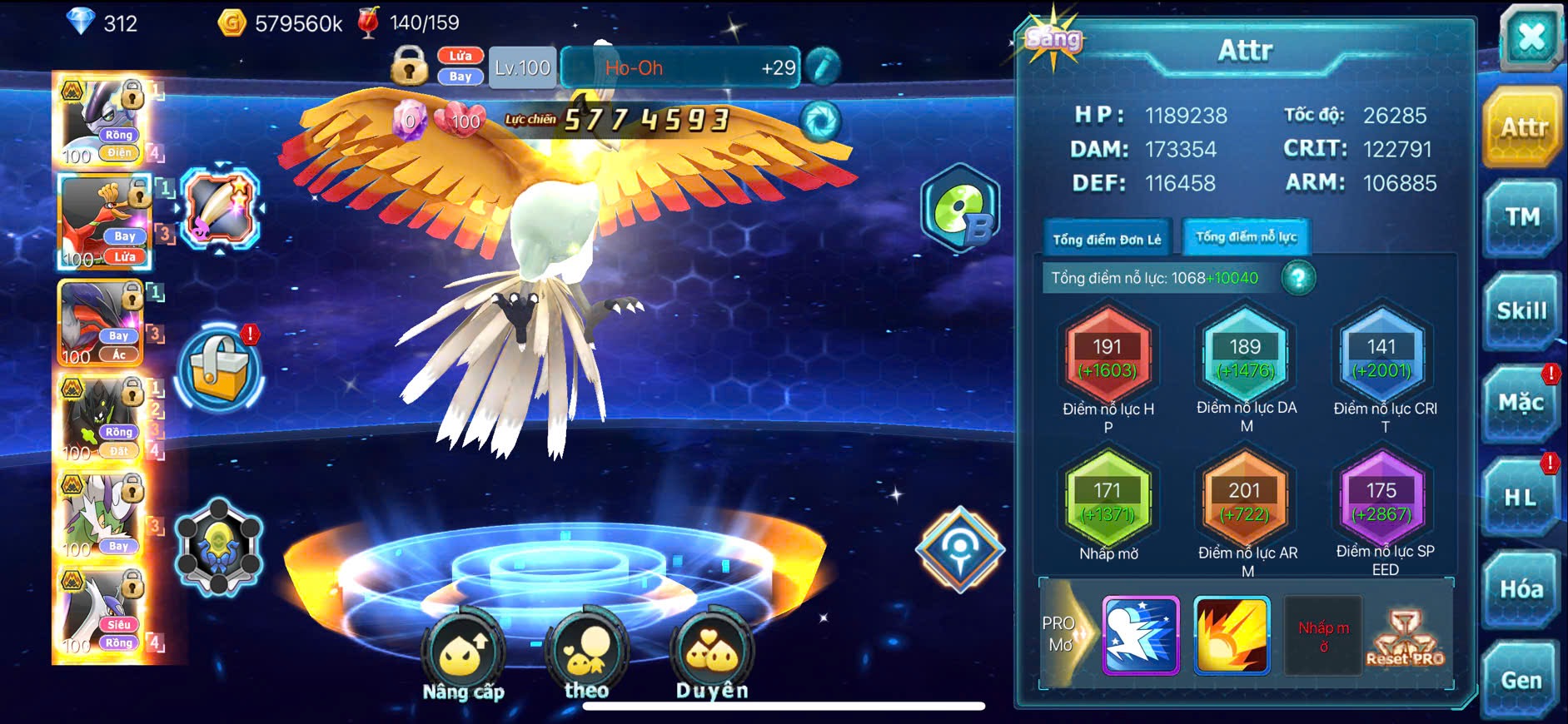The width and height of the screenshot is (1568, 724).
Task: Click the theo follow button
Action: pyautogui.click(x=586, y=657)
